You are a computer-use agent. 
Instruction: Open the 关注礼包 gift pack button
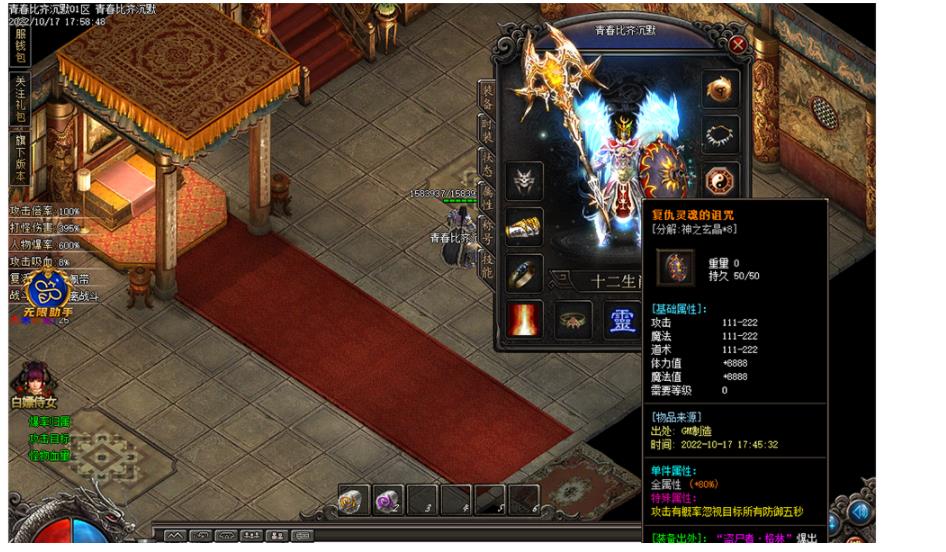pyautogui.click(x=20, y=99)
